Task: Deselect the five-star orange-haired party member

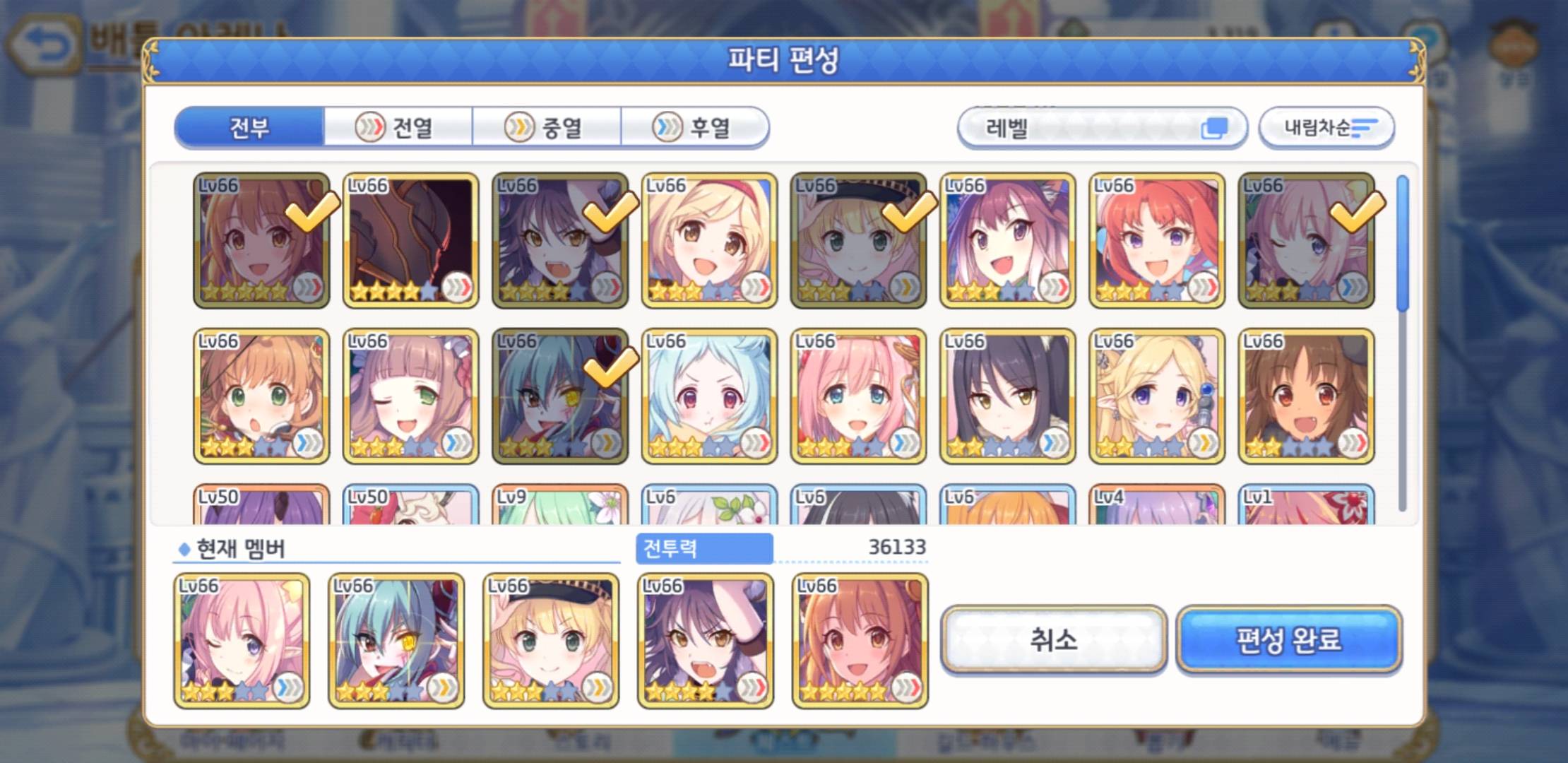Action: click(x=860, y=640)
